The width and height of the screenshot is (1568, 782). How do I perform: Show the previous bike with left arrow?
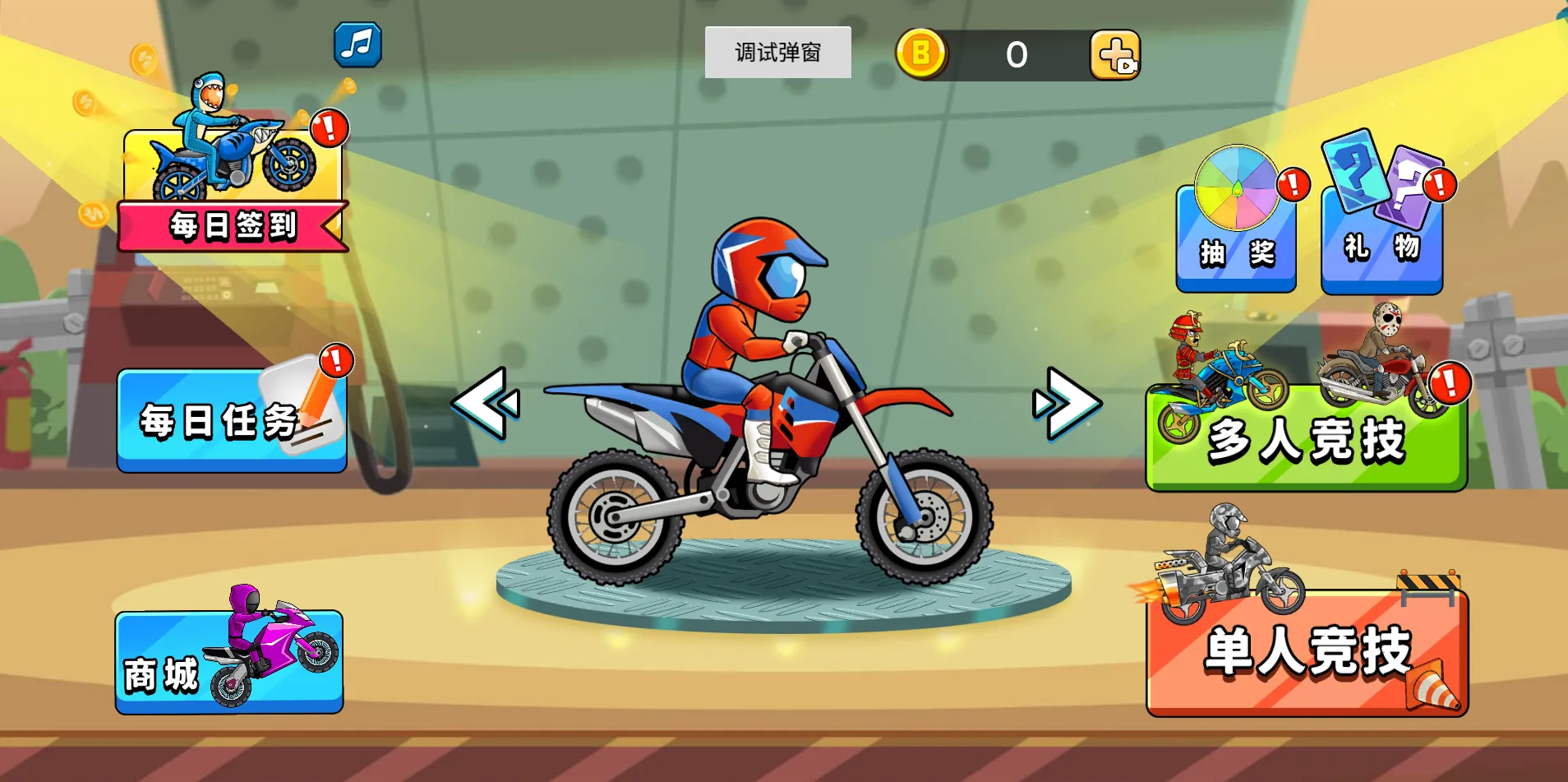tap(486, 403)
